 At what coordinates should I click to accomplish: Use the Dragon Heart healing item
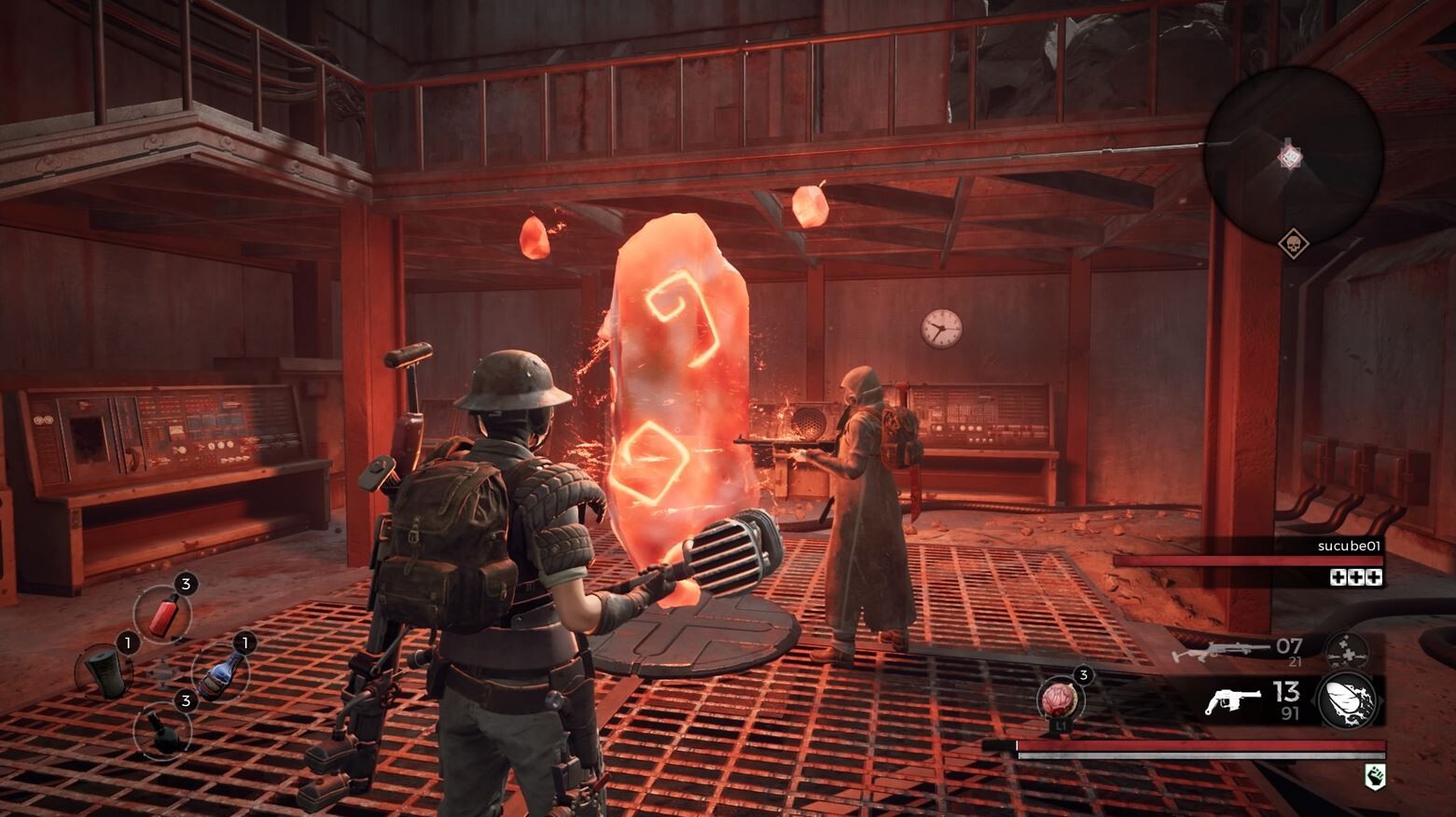coord(1061,699)
